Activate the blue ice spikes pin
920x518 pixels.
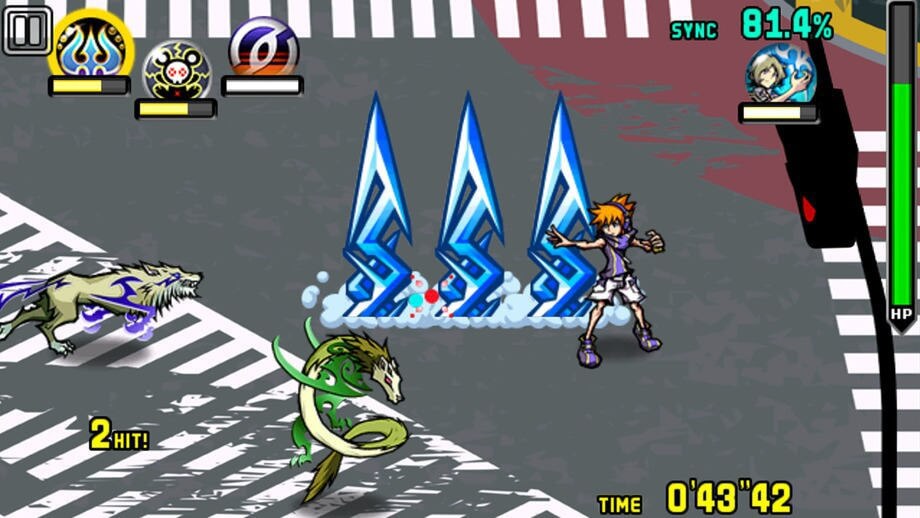pos(89,45)
